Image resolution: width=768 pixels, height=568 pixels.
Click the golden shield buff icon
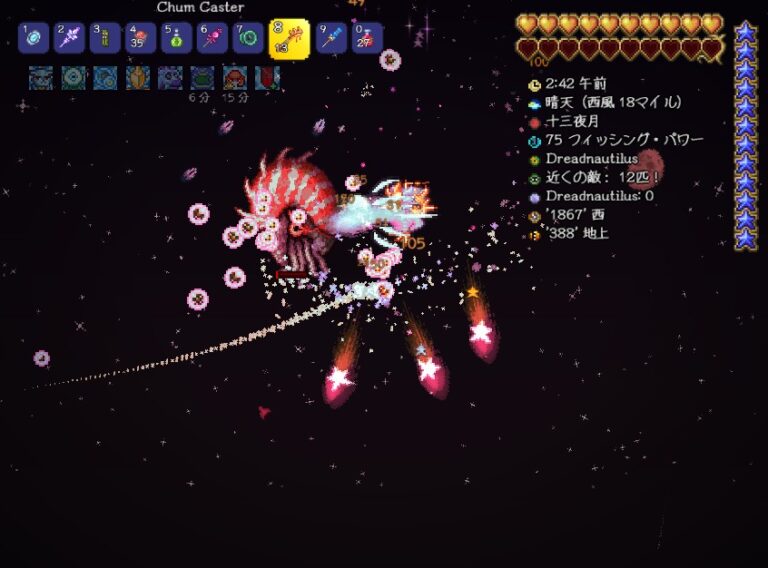pos(138,77)
